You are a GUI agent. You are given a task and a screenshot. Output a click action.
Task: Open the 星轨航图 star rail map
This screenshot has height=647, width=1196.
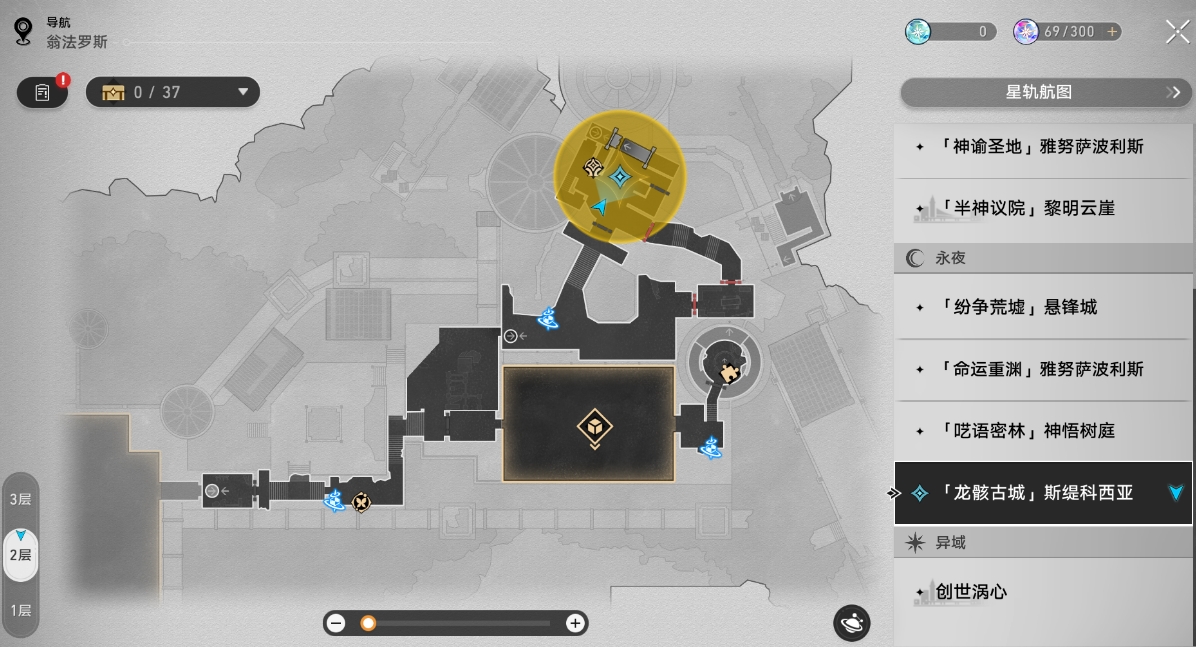pos(1044,92)
